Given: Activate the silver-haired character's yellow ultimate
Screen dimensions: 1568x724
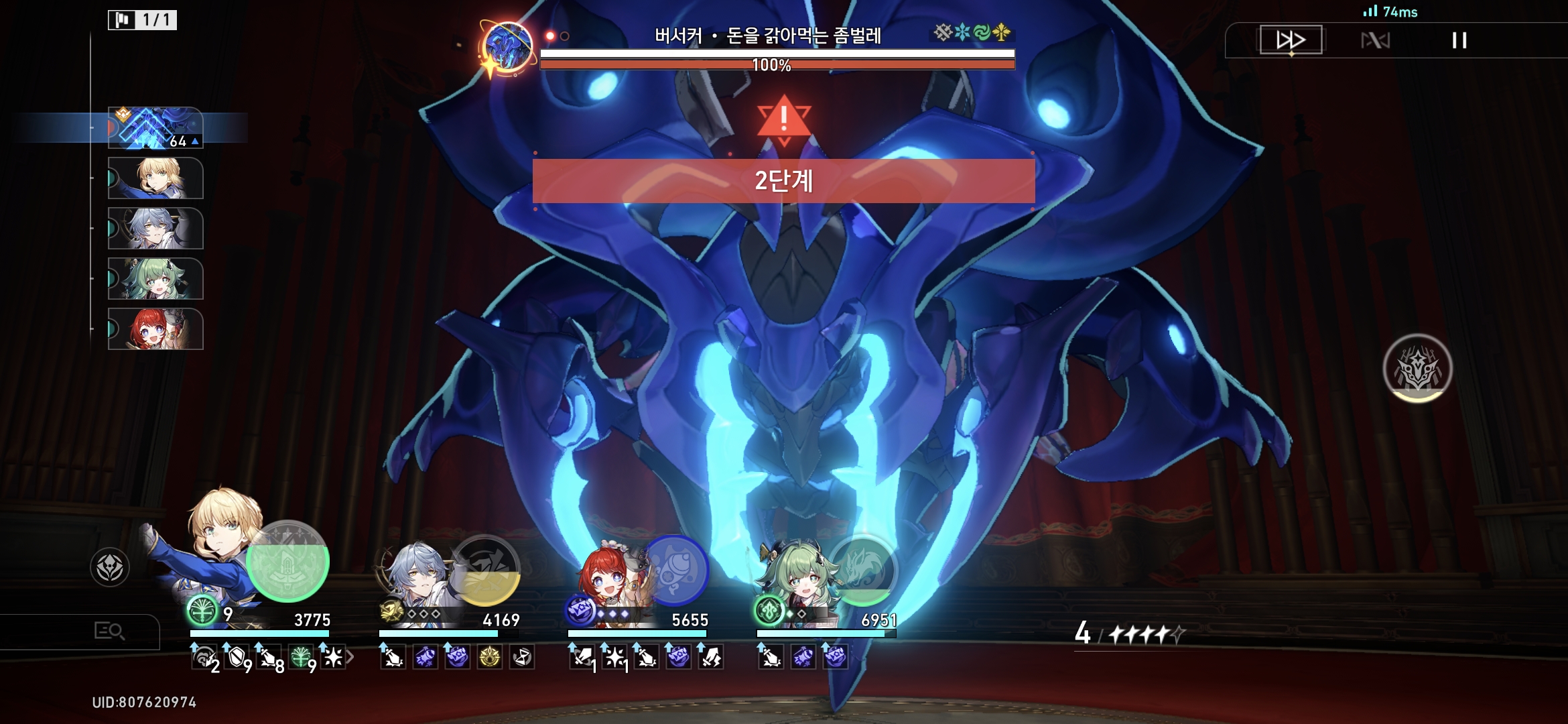Looking at the screenshot, I should coord(485,570).
